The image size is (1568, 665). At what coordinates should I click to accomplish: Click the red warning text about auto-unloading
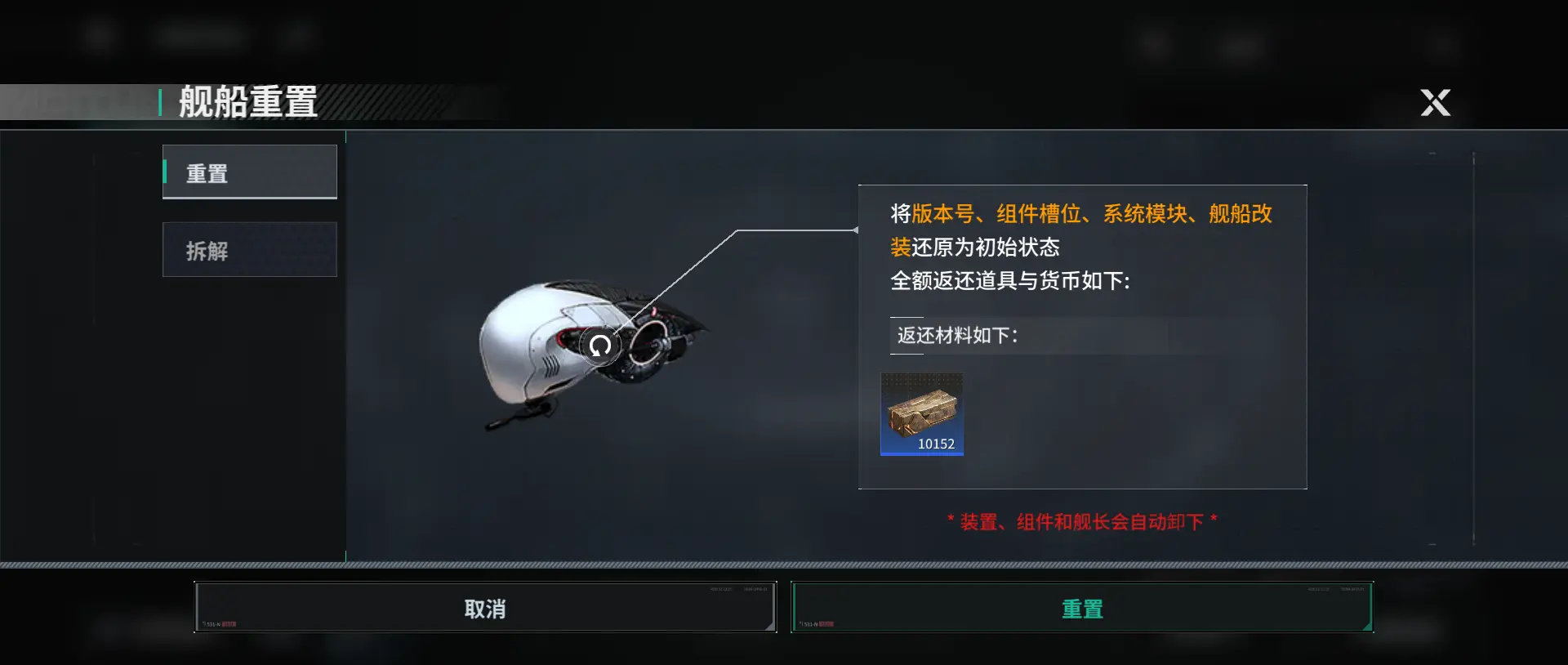coord(1082,520)
